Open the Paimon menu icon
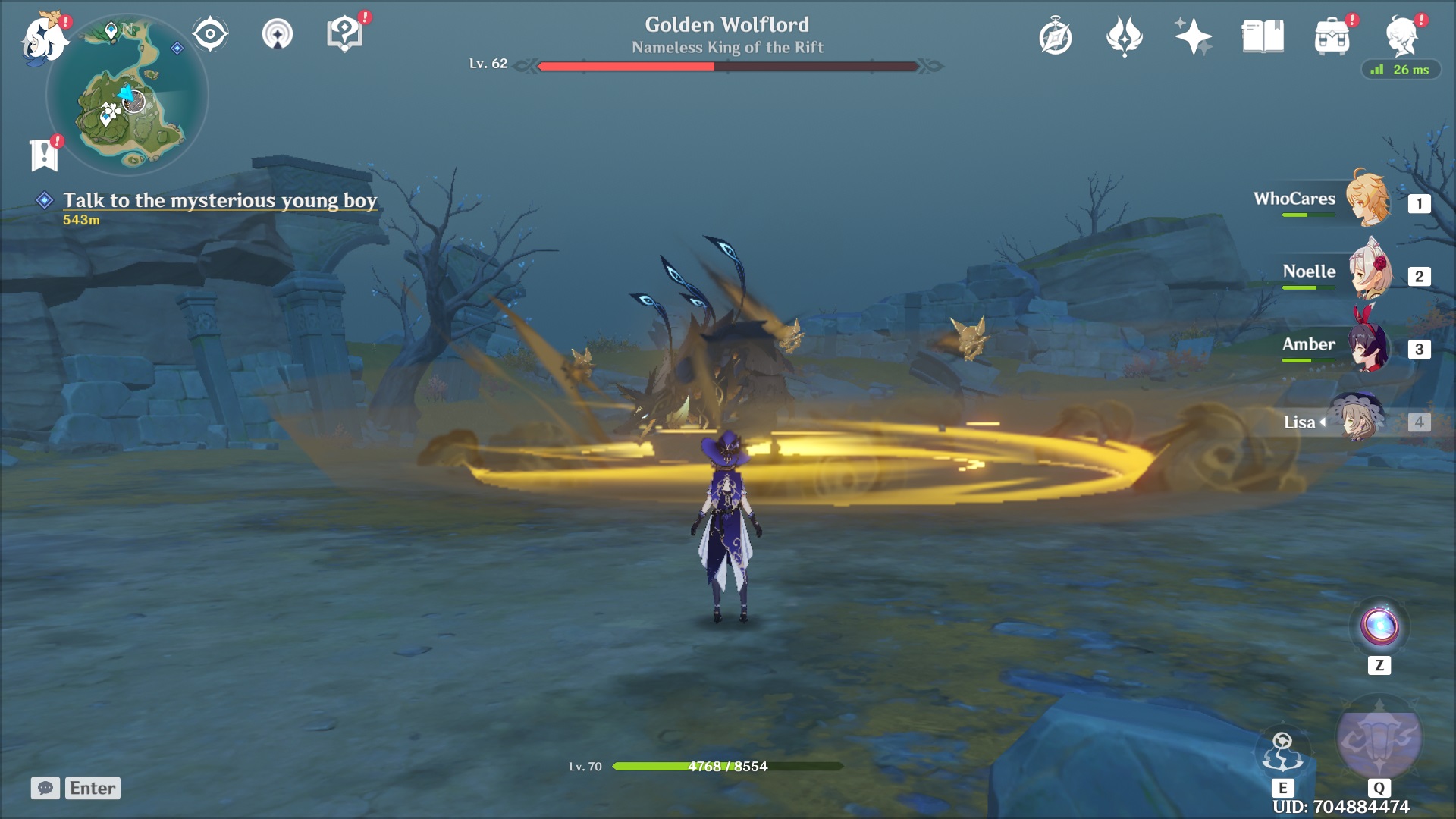 (43, 38)
